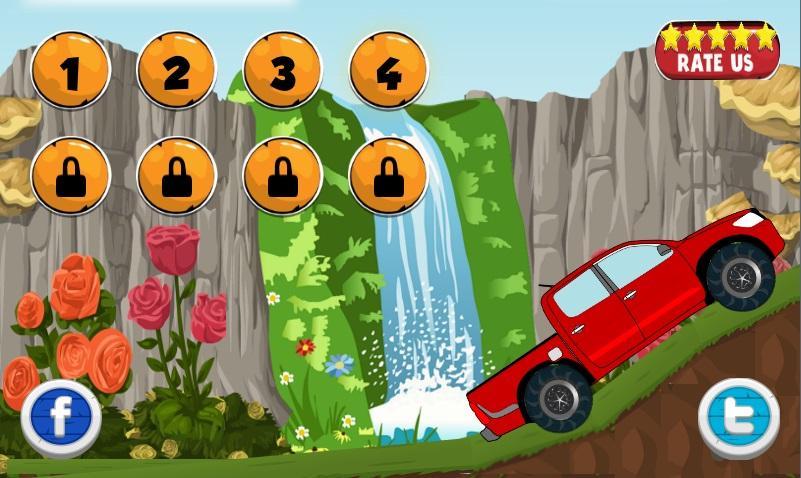Screen dimensions: 801x478
Task: Open level 4
Action: pos(388,70)
